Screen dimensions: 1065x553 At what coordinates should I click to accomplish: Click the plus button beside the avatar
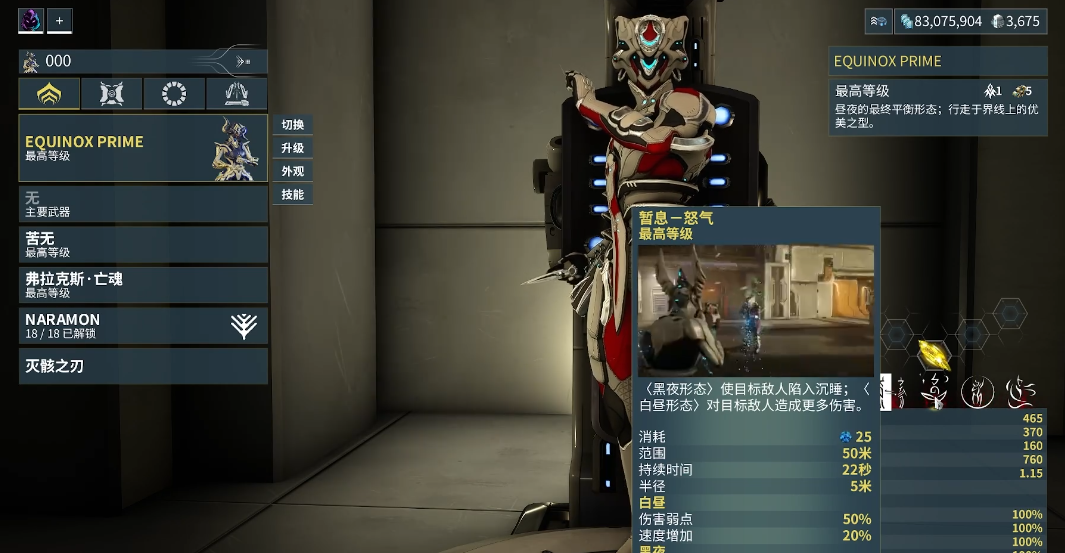tap(59, 20)
